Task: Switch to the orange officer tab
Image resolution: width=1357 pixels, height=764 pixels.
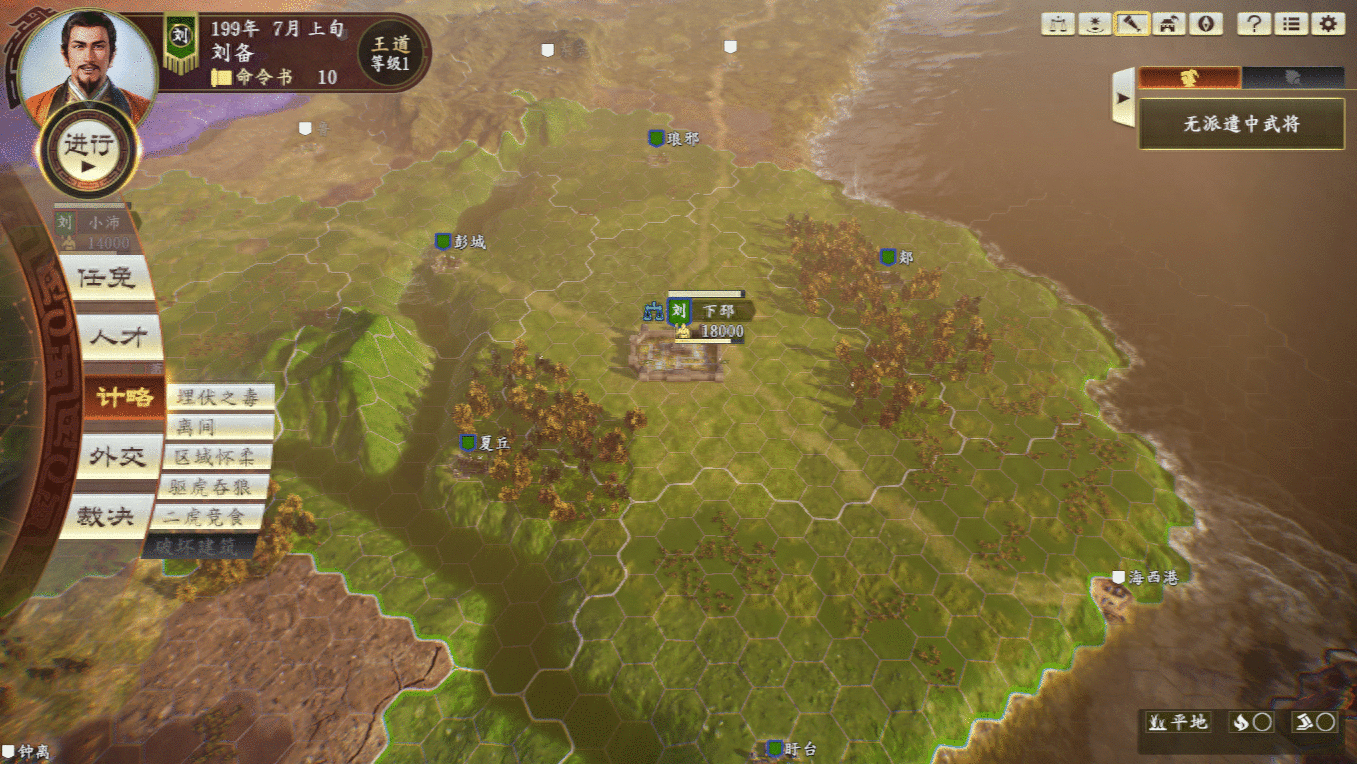Action: pos(1190,77)
